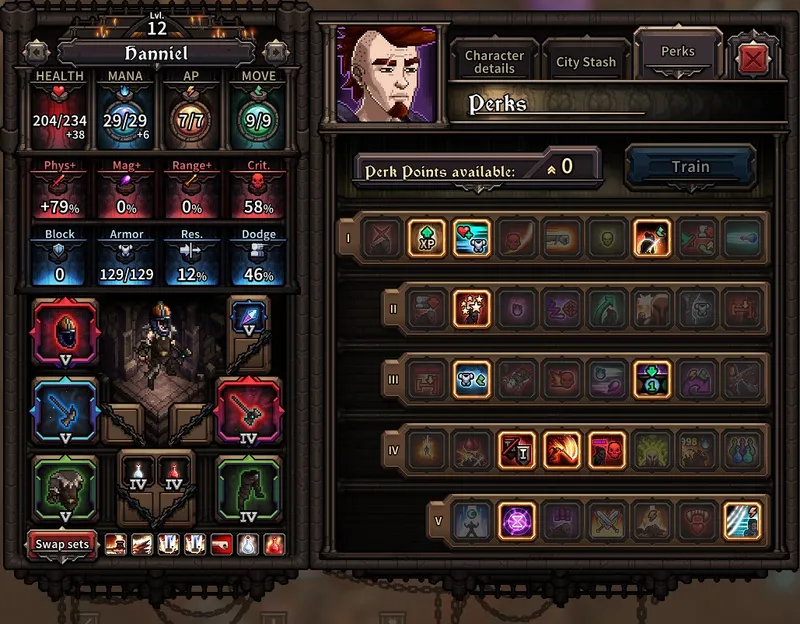Select the stars perk in tier II
Viewport: 800px width, 624px height.
coord(471,309)
